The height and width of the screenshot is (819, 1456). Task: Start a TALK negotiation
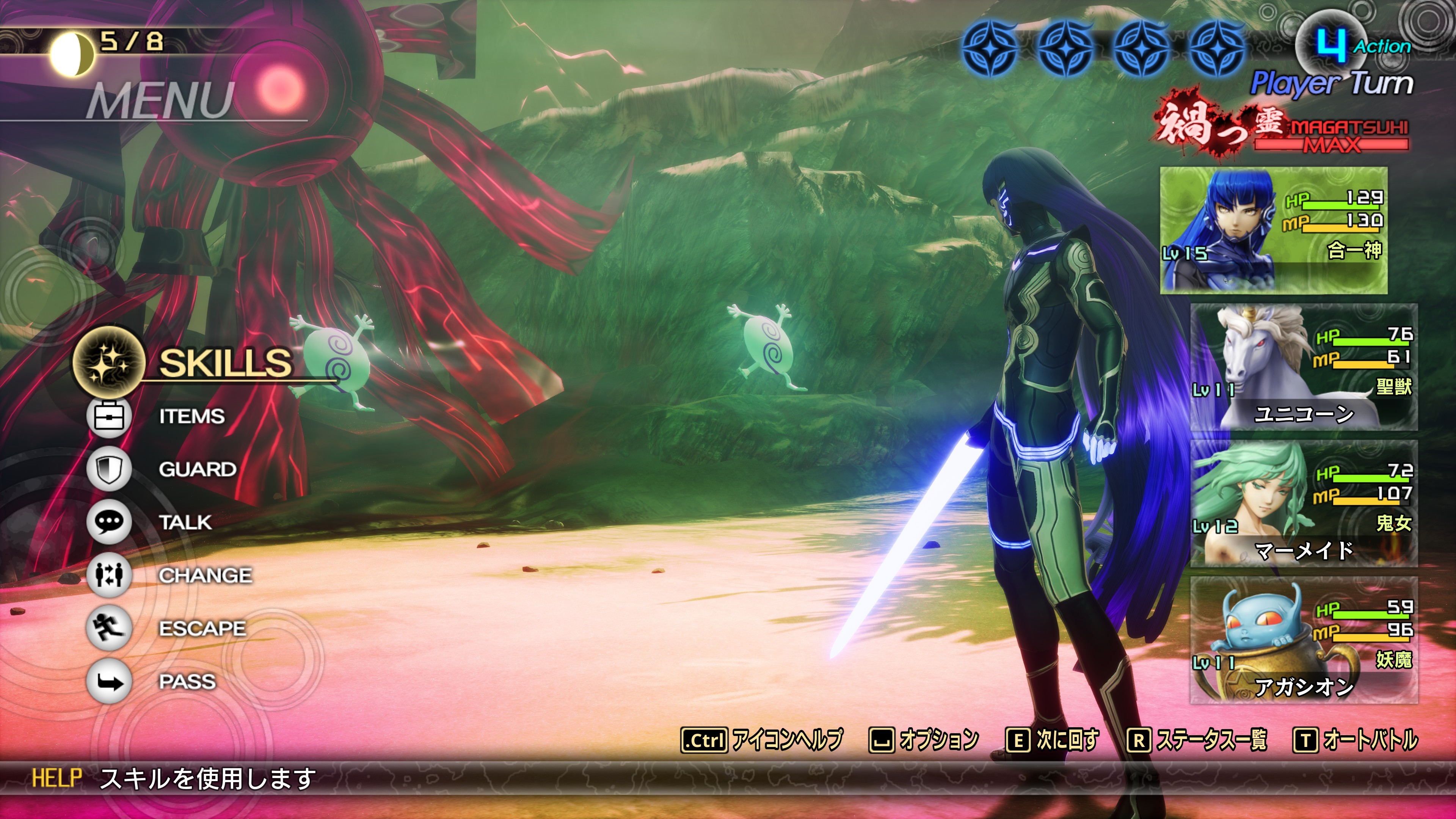coord(185,522)
